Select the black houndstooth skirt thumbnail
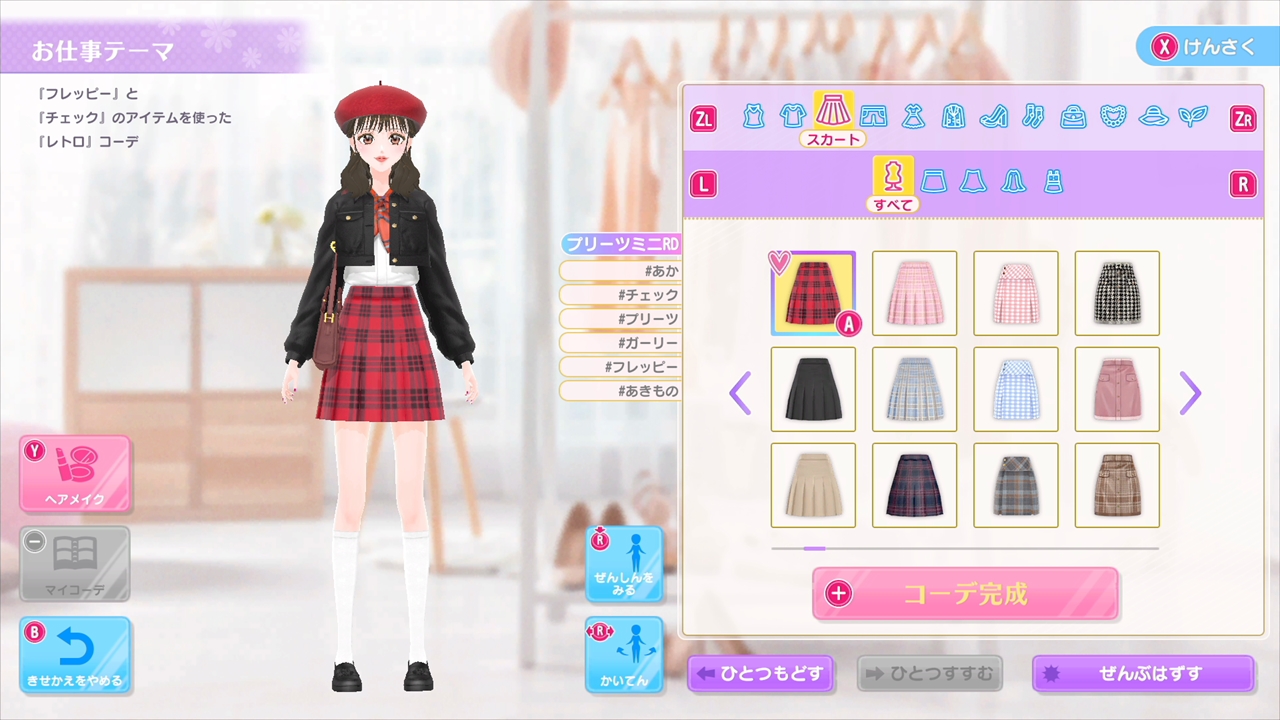Image resolution: width=1280 pixels, height=720 pixels. (1116, 293)
